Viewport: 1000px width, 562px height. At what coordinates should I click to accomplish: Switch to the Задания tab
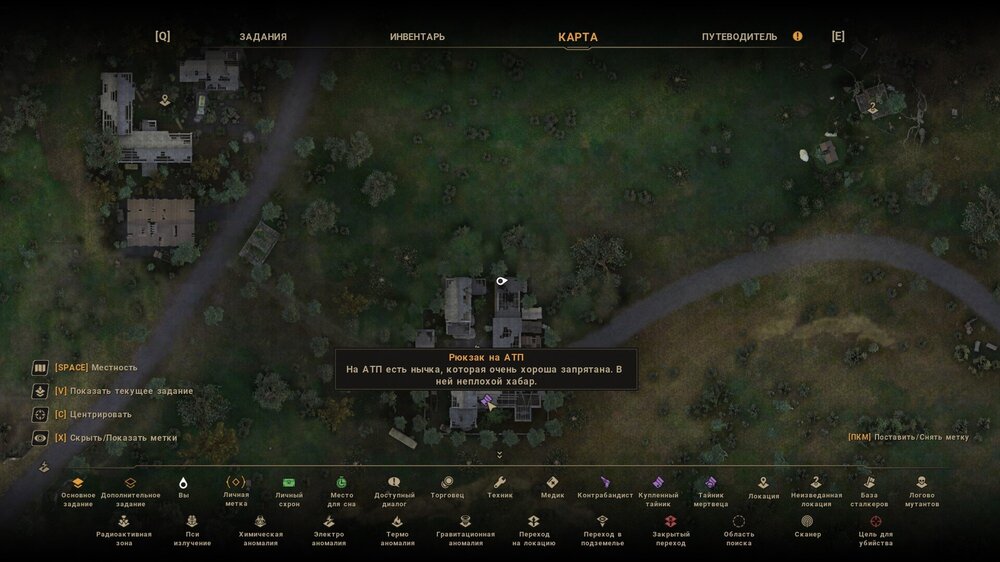click(x=263, y=37)
